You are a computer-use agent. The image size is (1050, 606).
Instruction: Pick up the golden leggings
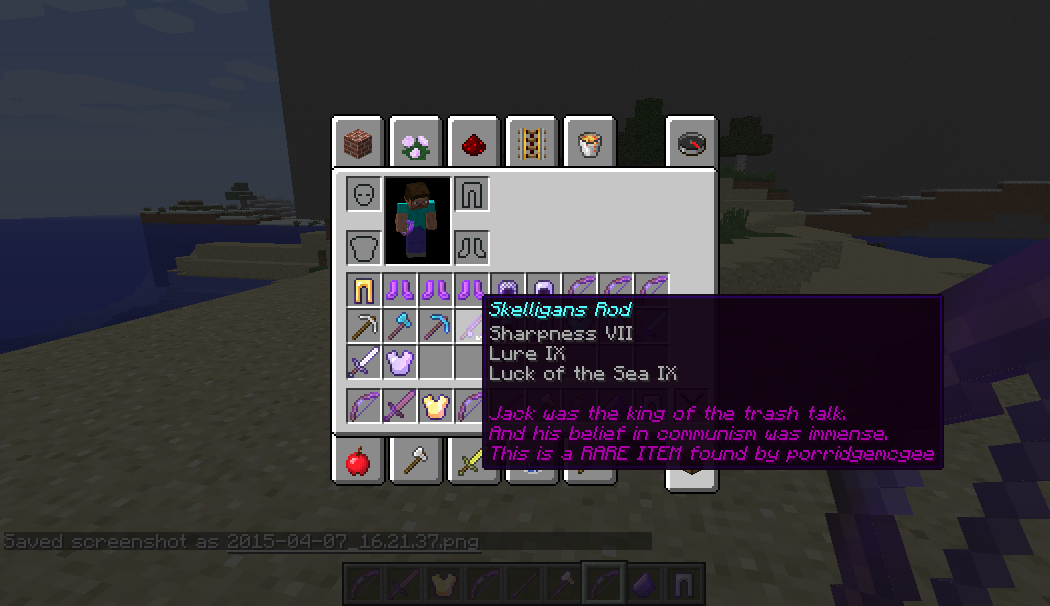364,291
